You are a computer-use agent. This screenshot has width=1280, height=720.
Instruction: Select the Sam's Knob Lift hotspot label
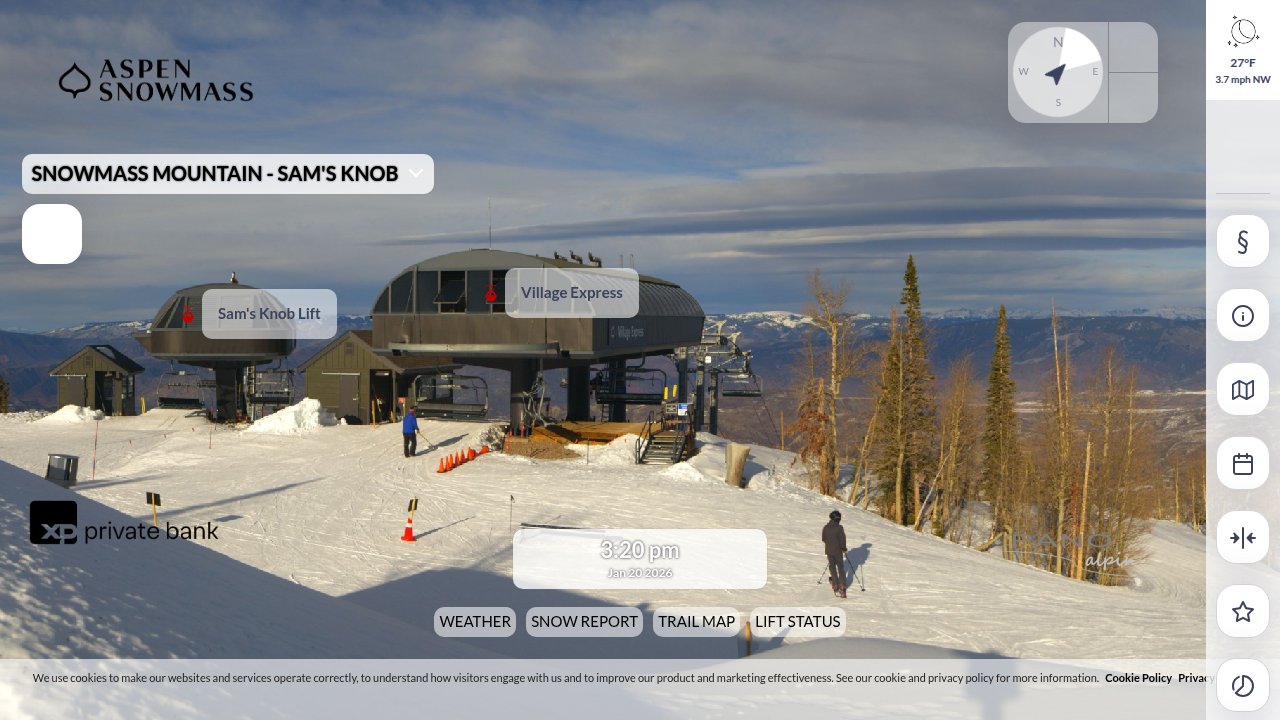(269, 314)
